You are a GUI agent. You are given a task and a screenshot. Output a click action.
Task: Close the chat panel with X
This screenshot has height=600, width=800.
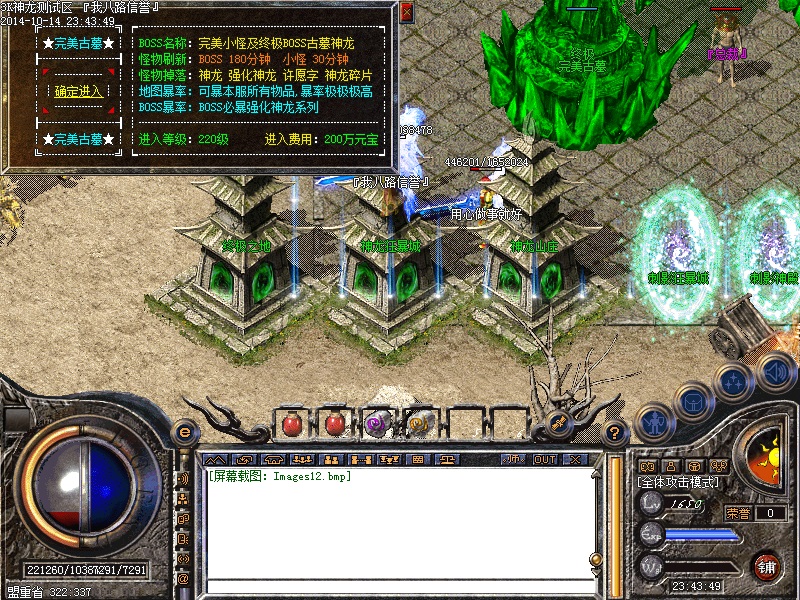(x=574, y=459)
